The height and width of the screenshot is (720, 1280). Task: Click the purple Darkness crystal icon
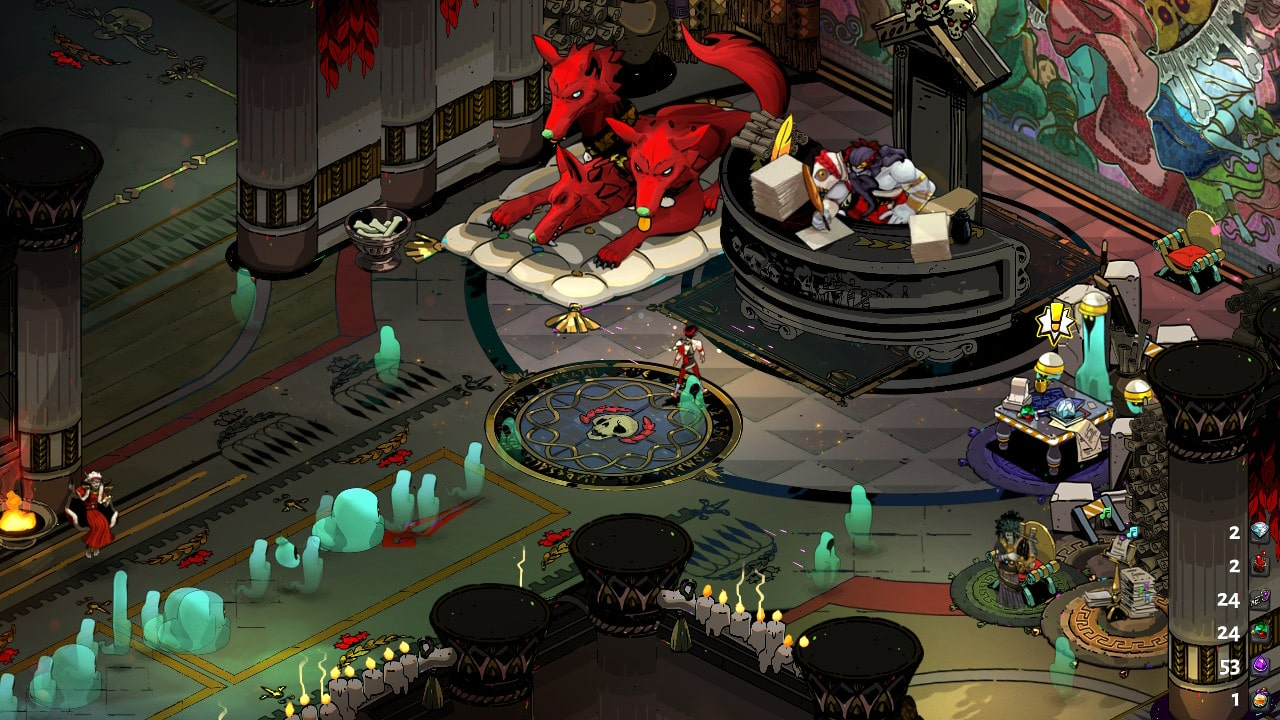(x=1260, y=666)
